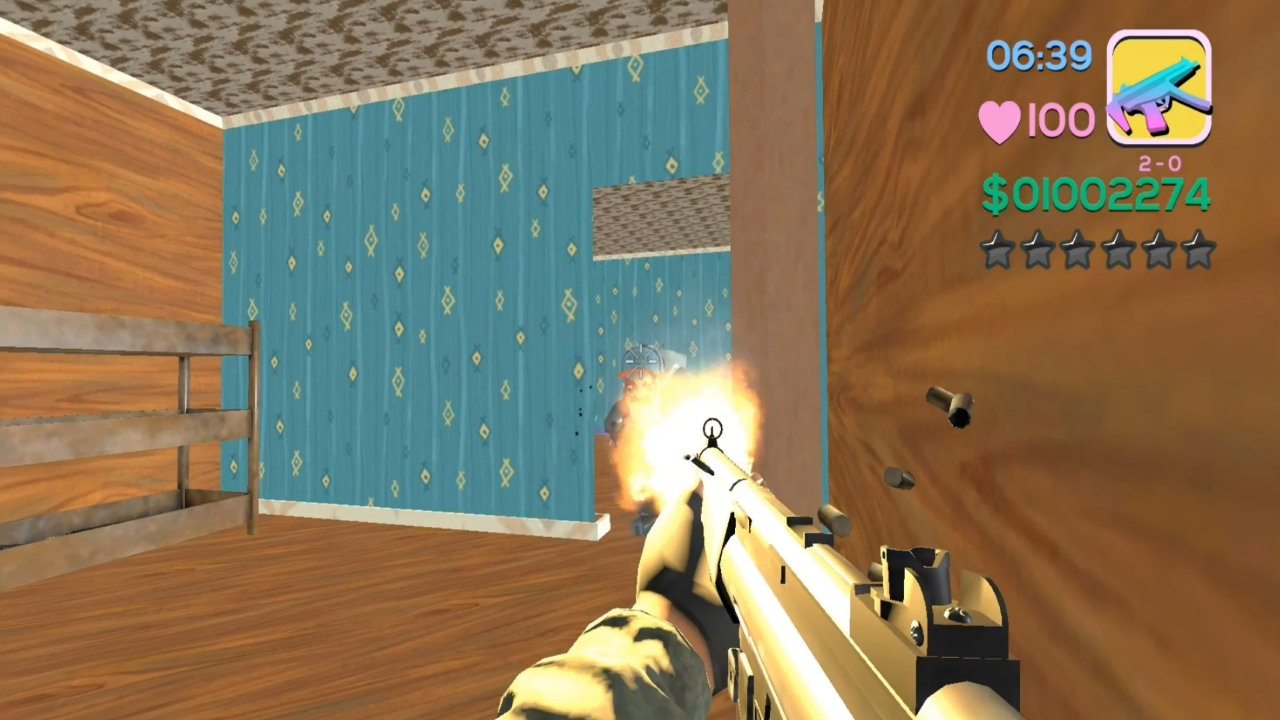The width and height of the screenshot is (1280, 720).
Task: Click the pink heart health icon
Action: (999, 119)
